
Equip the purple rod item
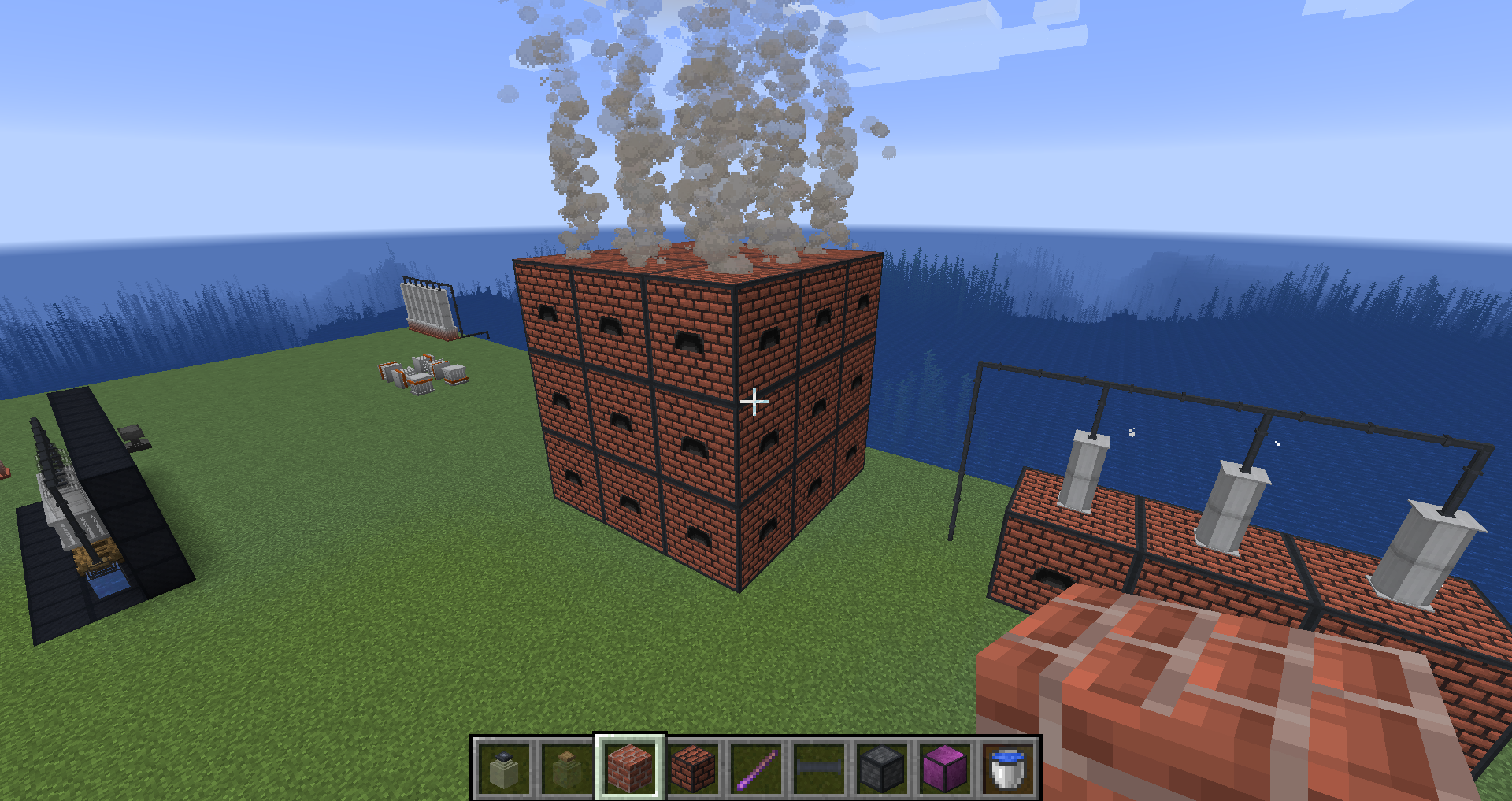[756, 768]
